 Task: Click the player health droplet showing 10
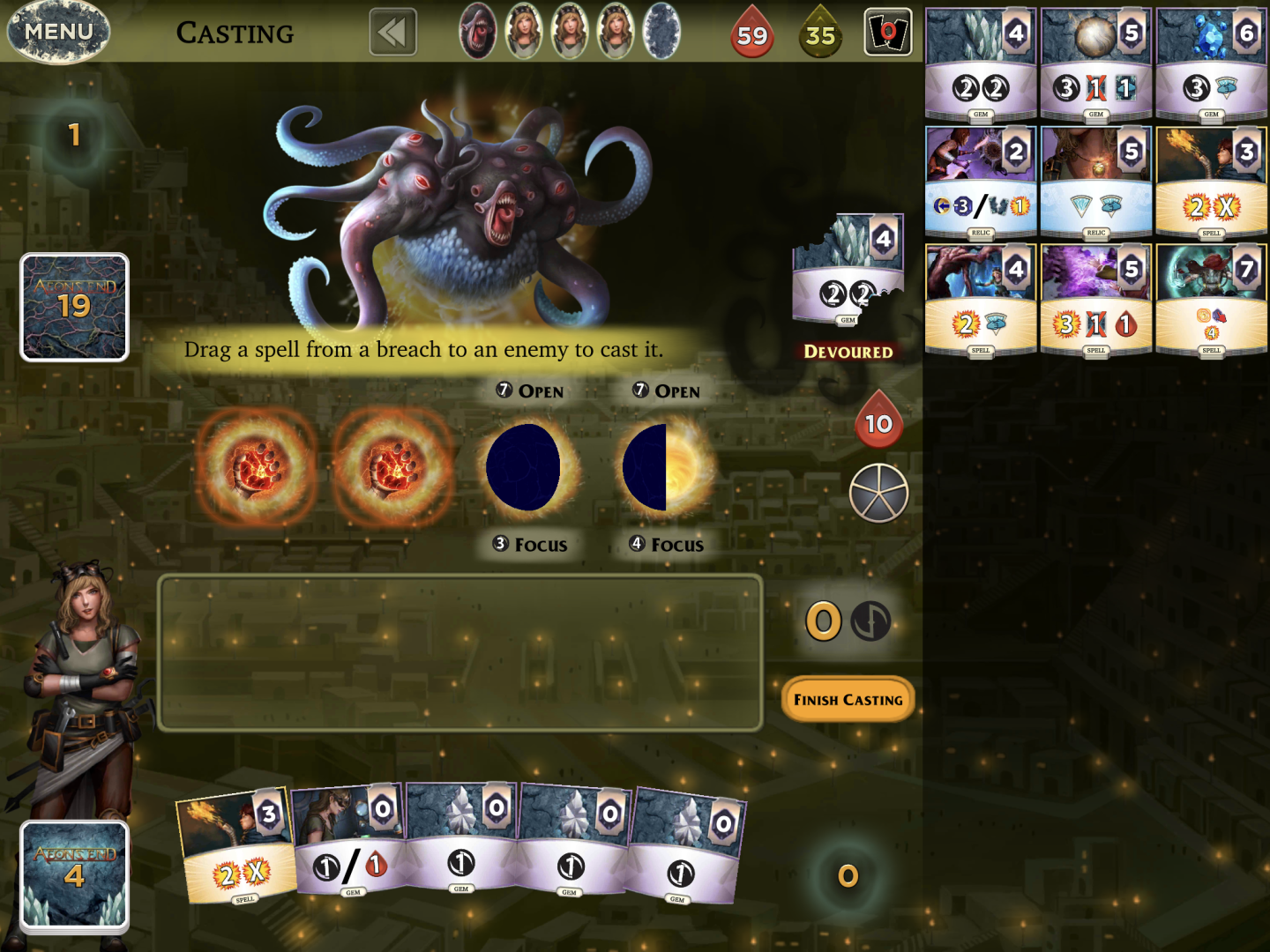click(x=878, y=421)
